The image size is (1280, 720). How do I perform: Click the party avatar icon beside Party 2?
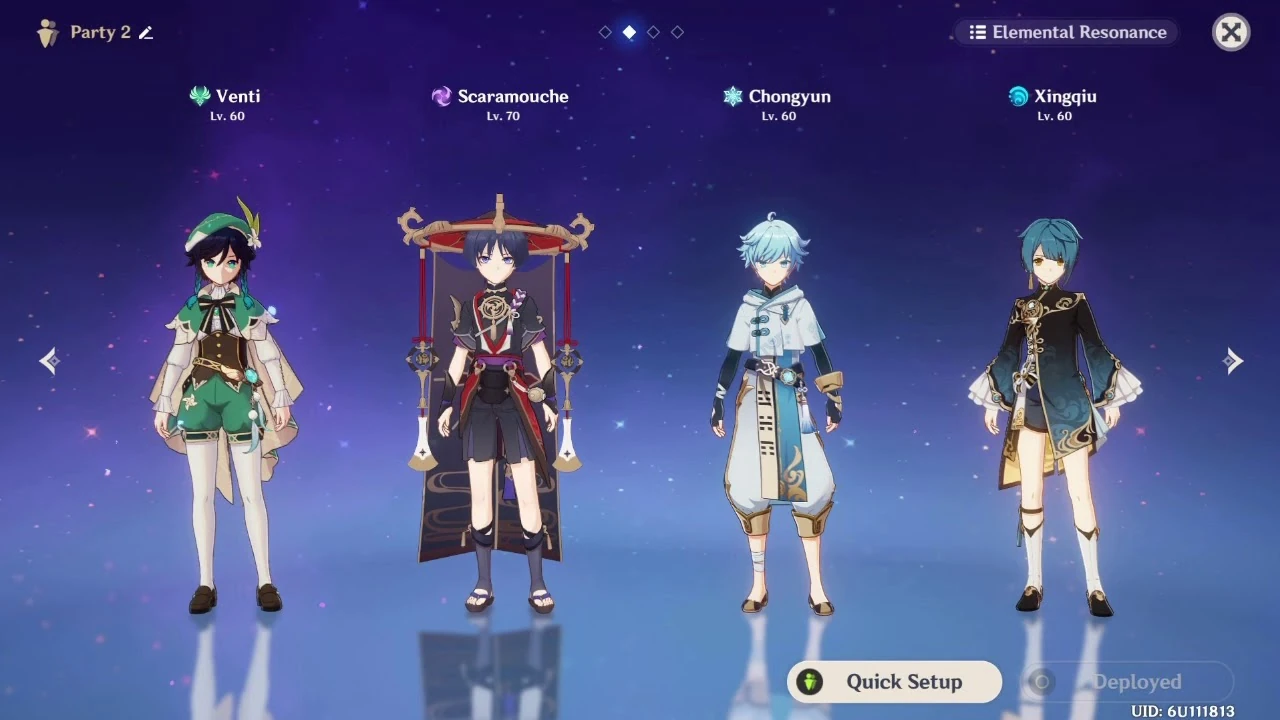pyautogui.click(x=48, y=31)
